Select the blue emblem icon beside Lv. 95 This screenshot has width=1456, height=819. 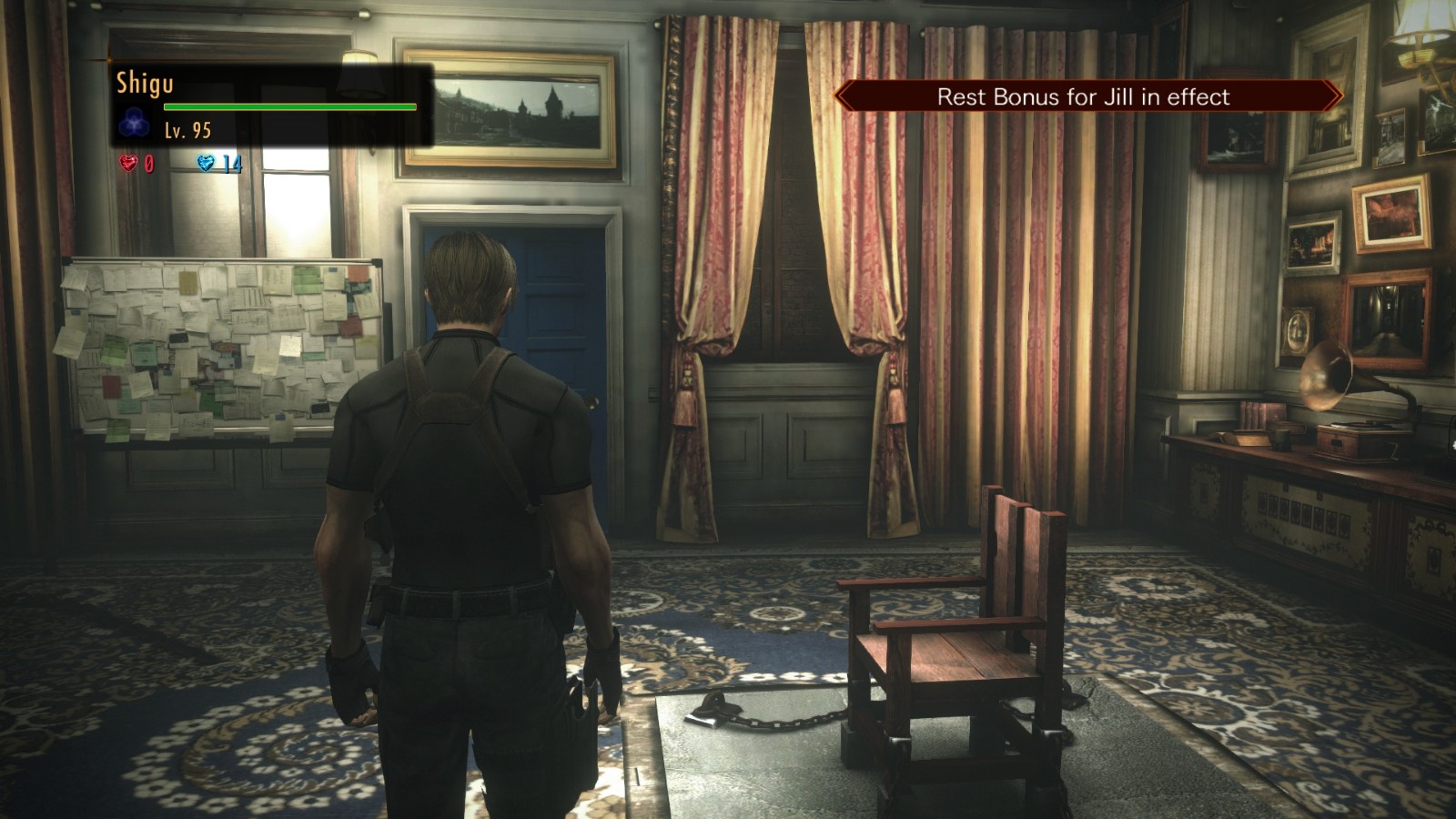coord(135,121)
